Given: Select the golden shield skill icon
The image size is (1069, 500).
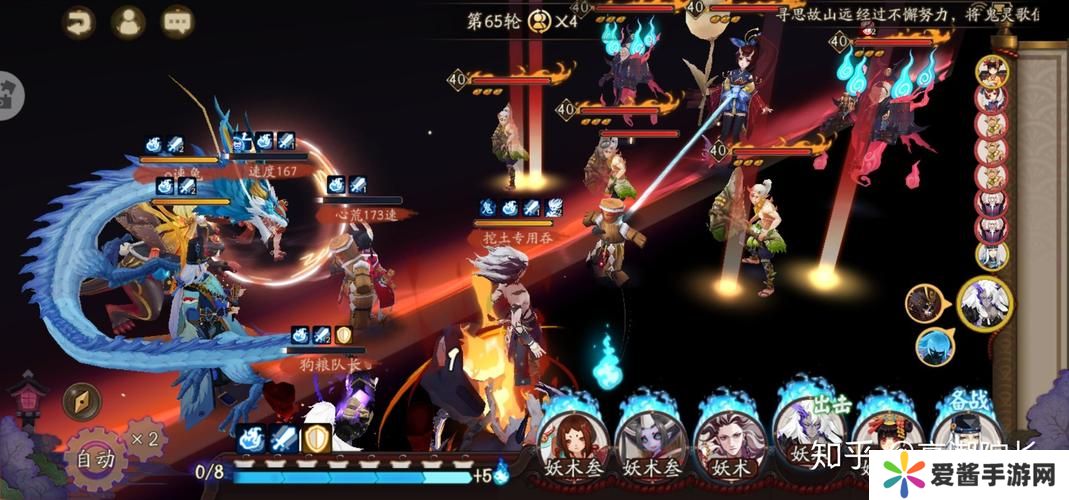Looking at the screenshot, I should pos(317,440).
